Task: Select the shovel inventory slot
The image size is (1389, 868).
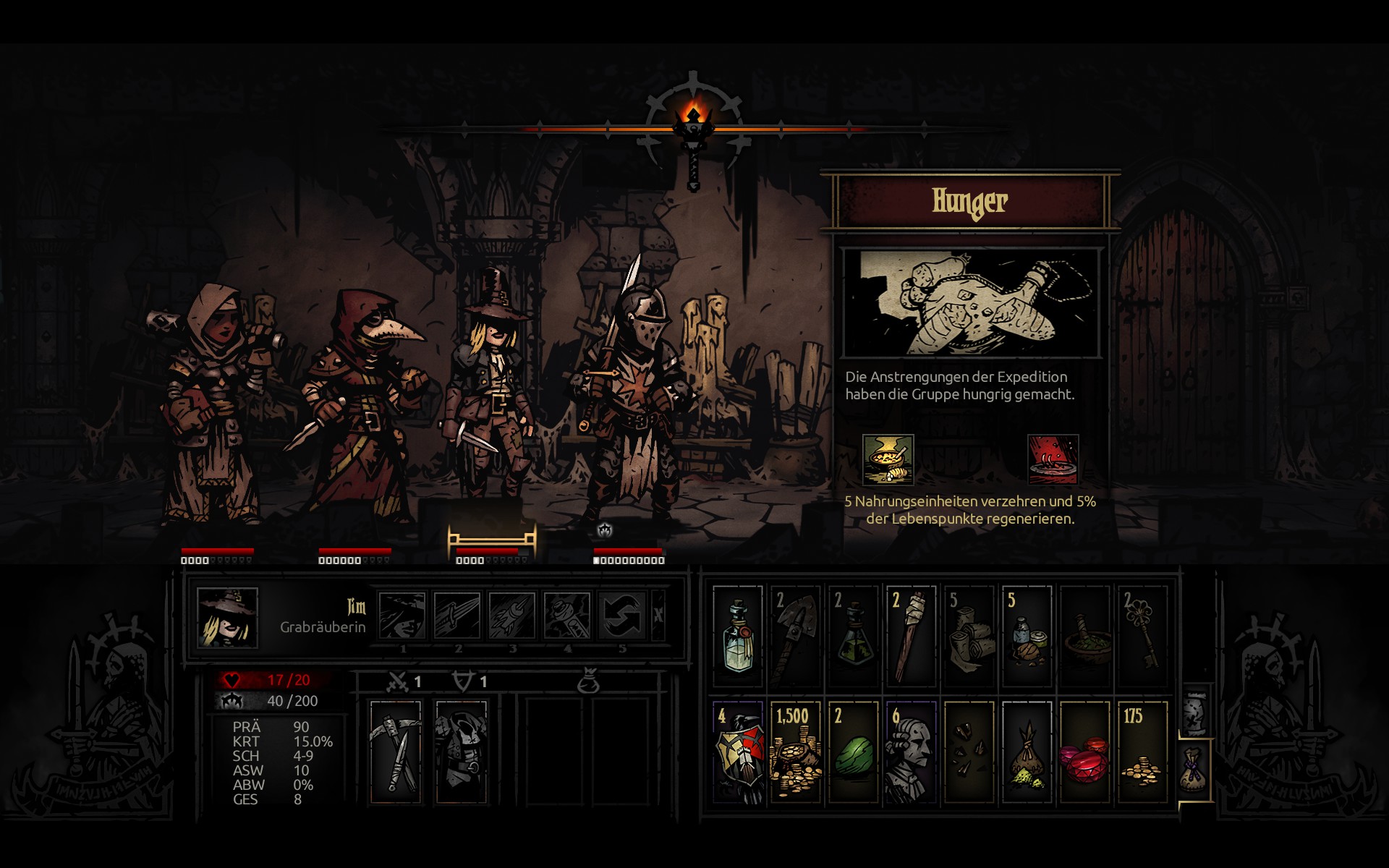Action: 795,636
